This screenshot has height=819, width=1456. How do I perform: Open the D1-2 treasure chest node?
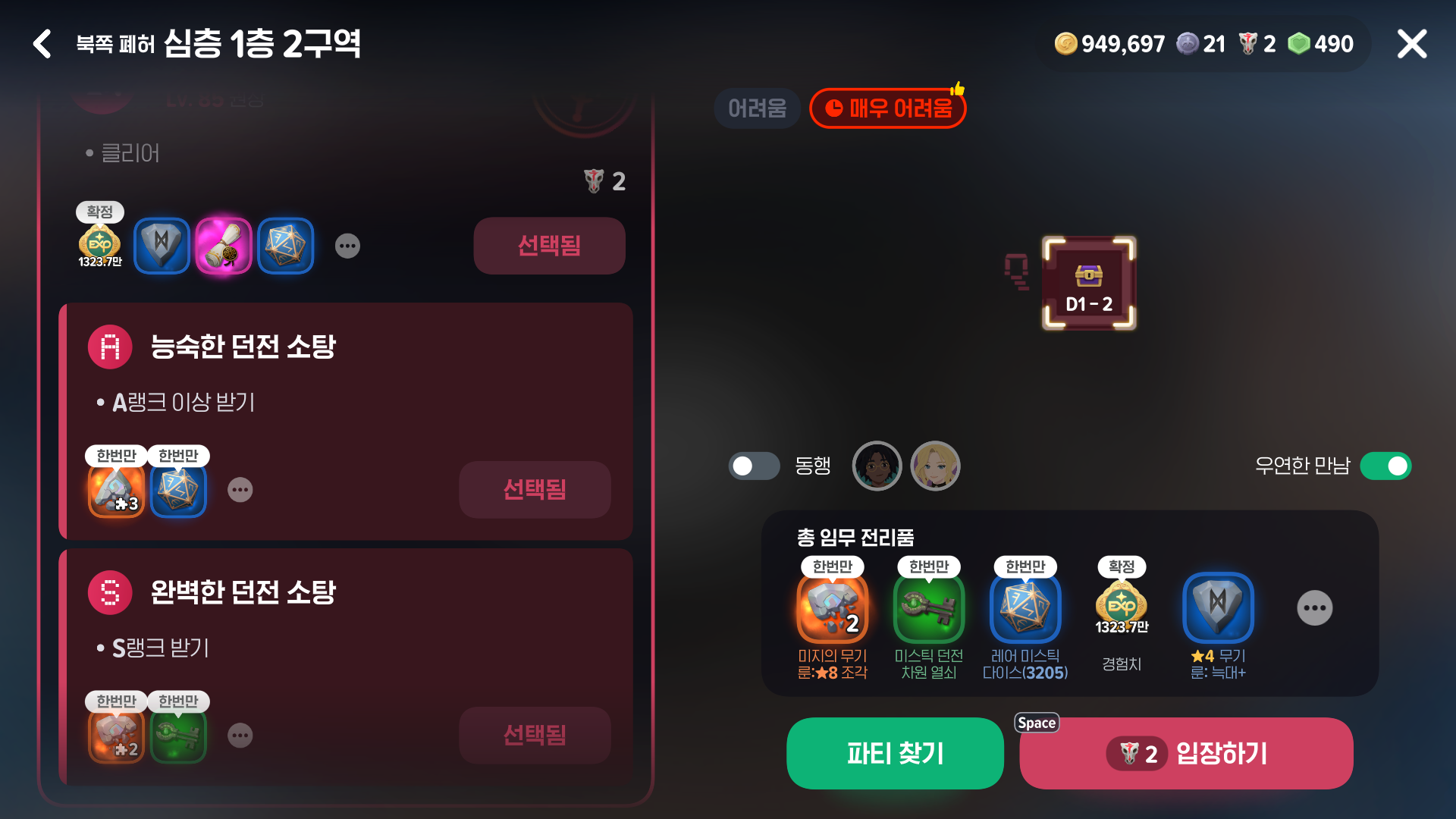click(x=1087, y=281)
